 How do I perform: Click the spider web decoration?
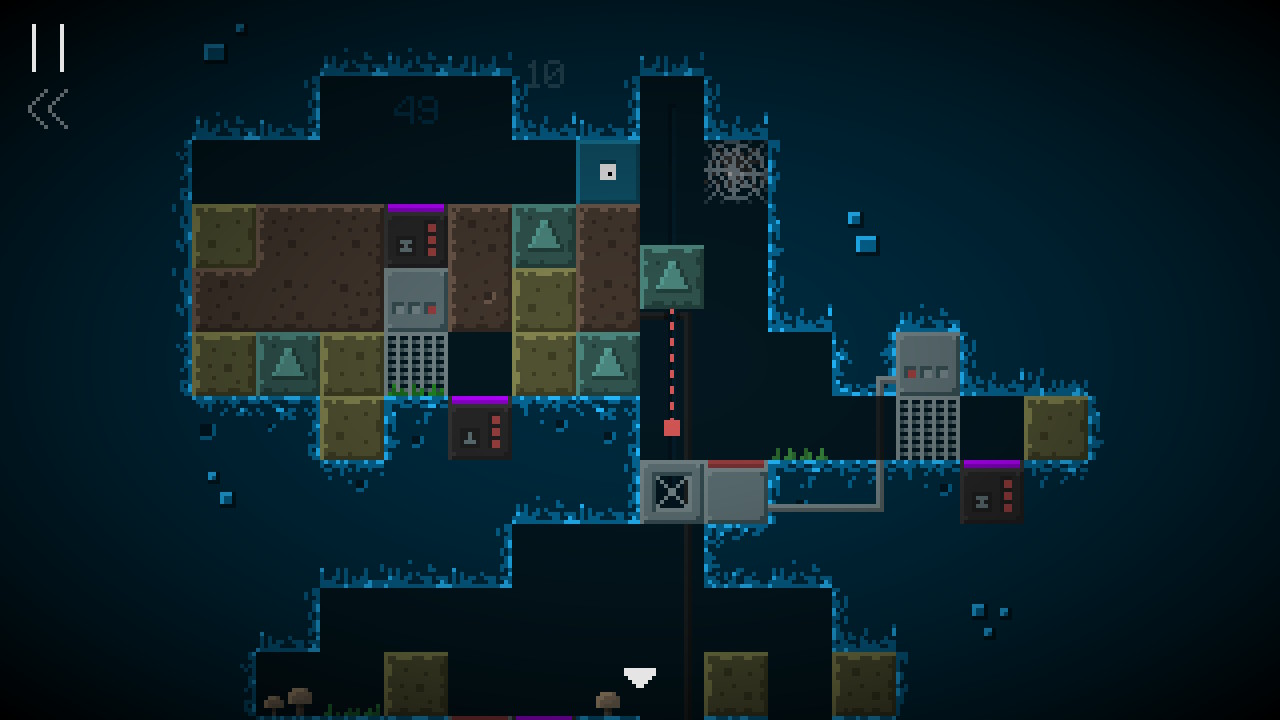(737, 172)
